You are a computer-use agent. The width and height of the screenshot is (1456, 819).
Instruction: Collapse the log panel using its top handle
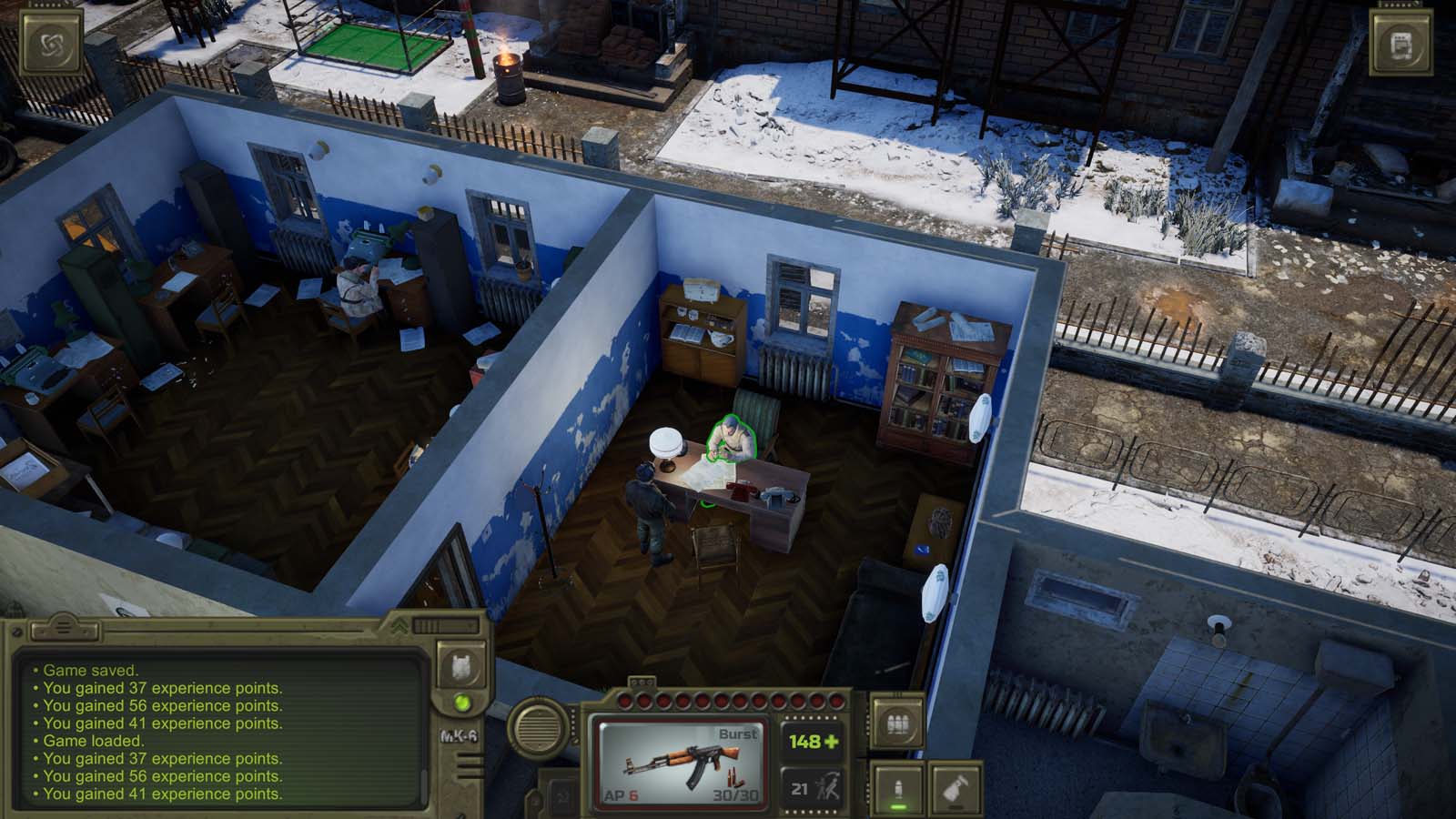click(x=63, y=628)
